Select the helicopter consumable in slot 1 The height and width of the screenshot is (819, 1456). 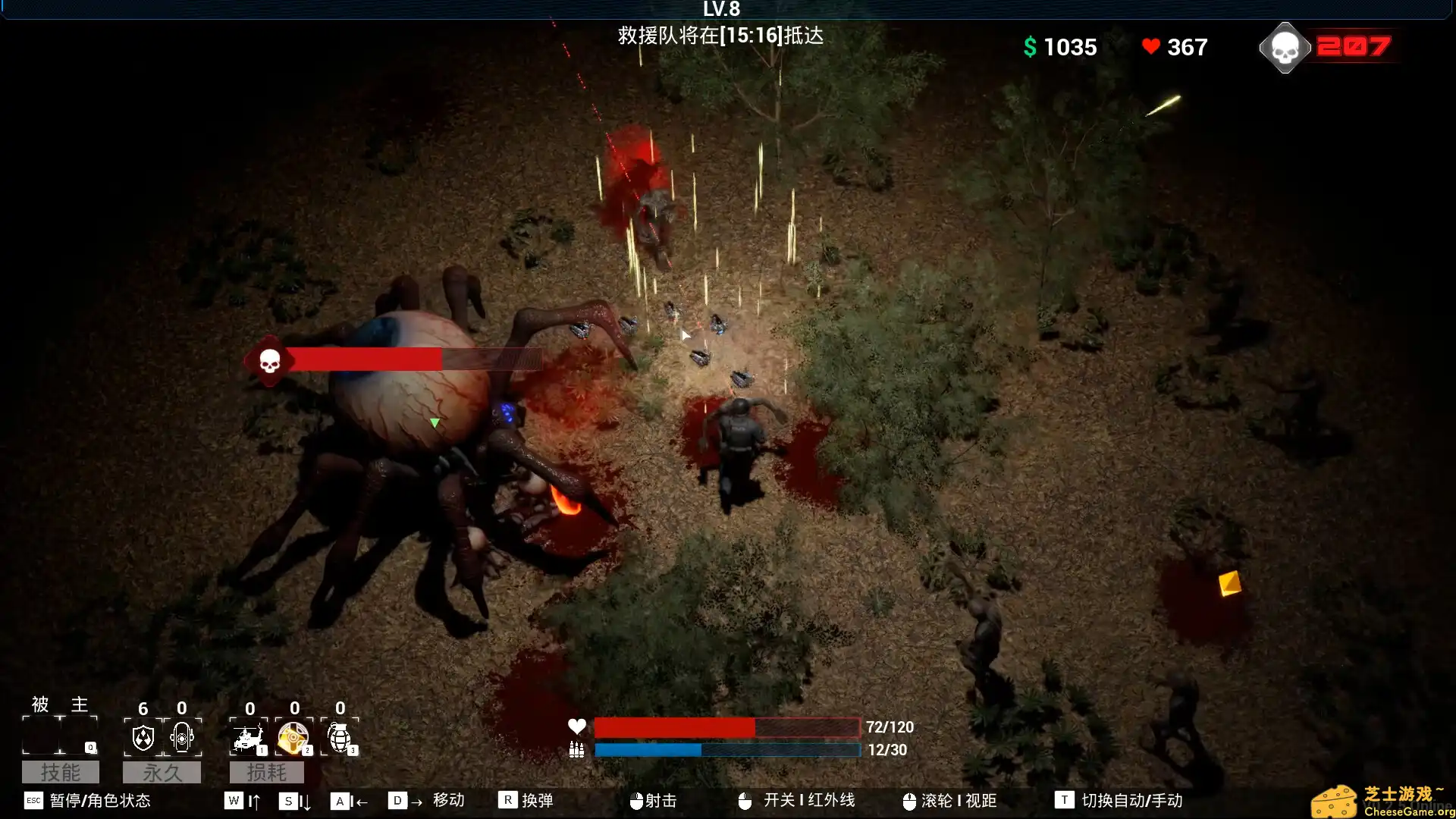pyautogui.click(x=247, y=737)
